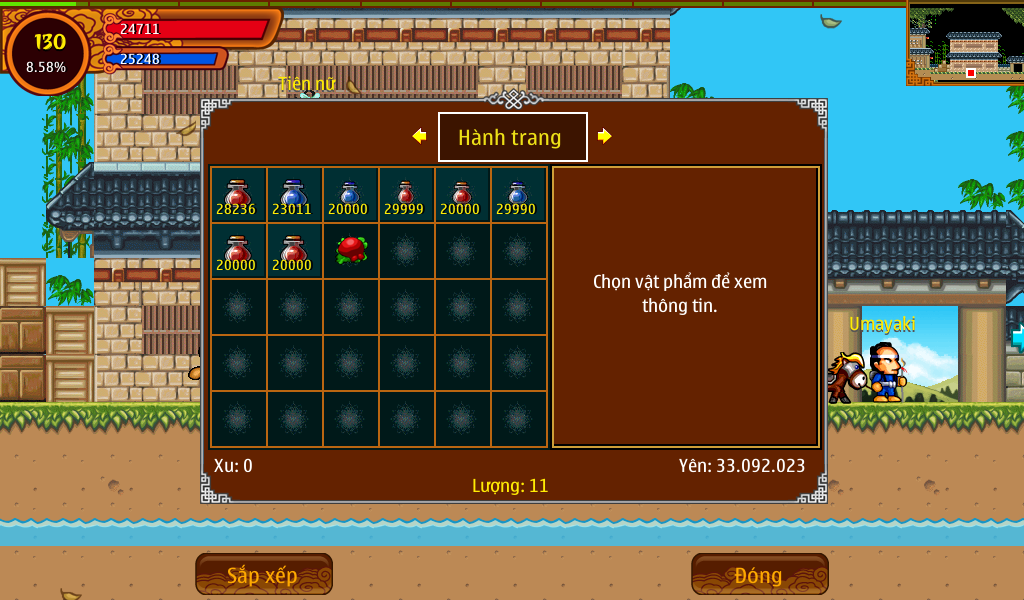This screenshot has height=600, width=1024.
Task: Click the Sắp xếp sort button
Action: coord(263,575)
